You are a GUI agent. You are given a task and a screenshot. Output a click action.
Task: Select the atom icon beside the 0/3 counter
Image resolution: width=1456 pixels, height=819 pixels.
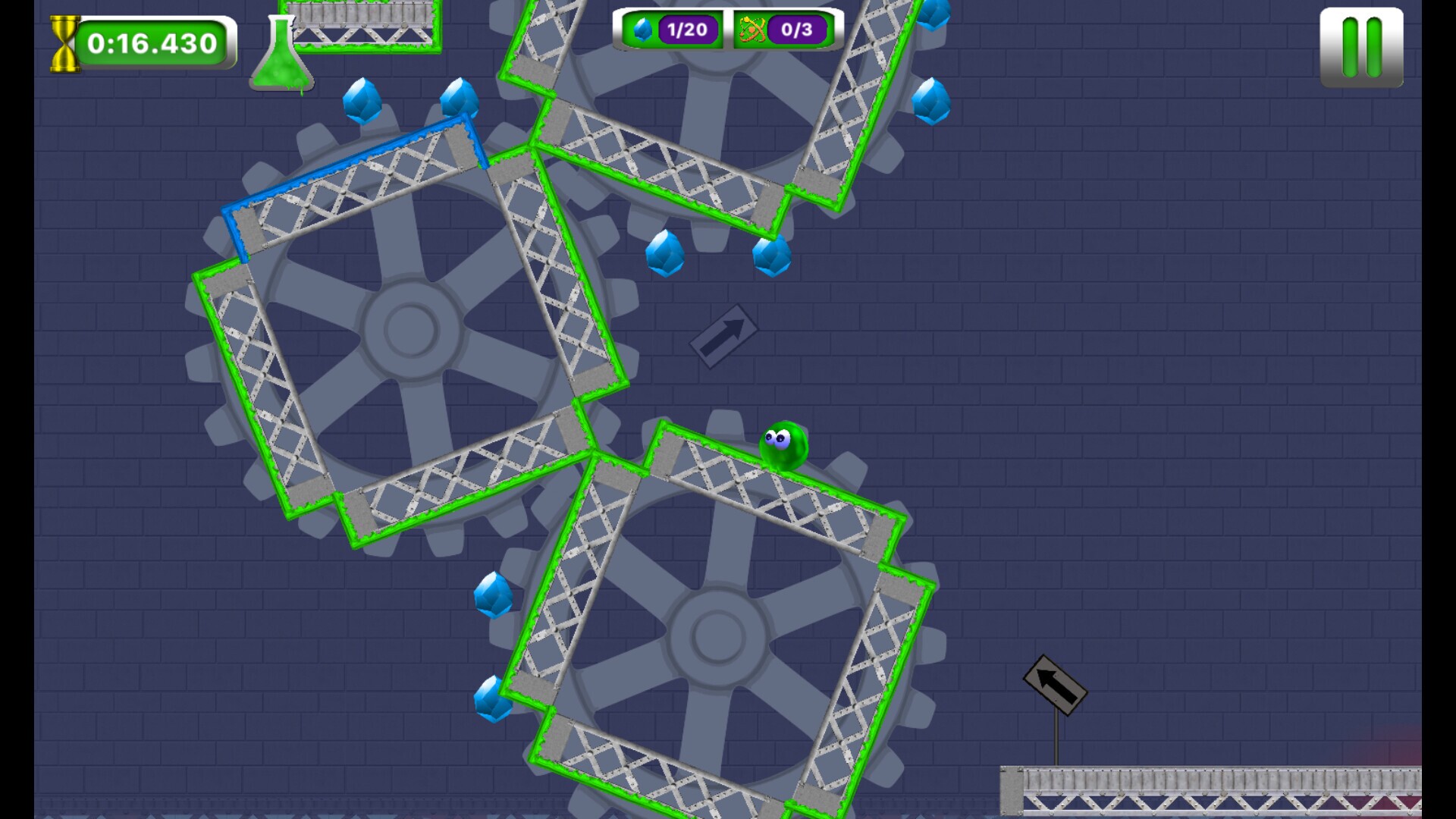pos(751,31)
